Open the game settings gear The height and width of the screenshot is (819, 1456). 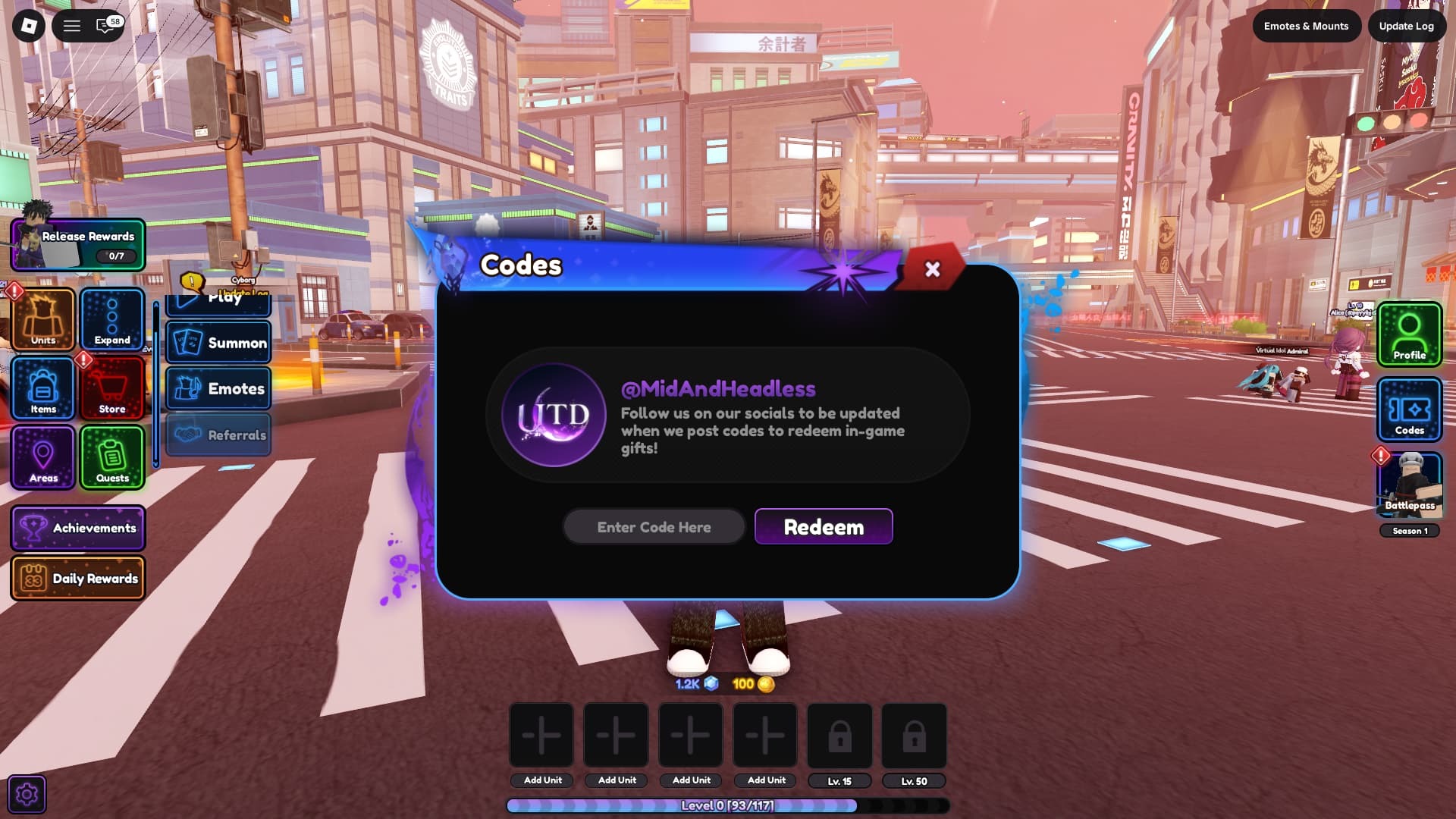click(27, 794)
